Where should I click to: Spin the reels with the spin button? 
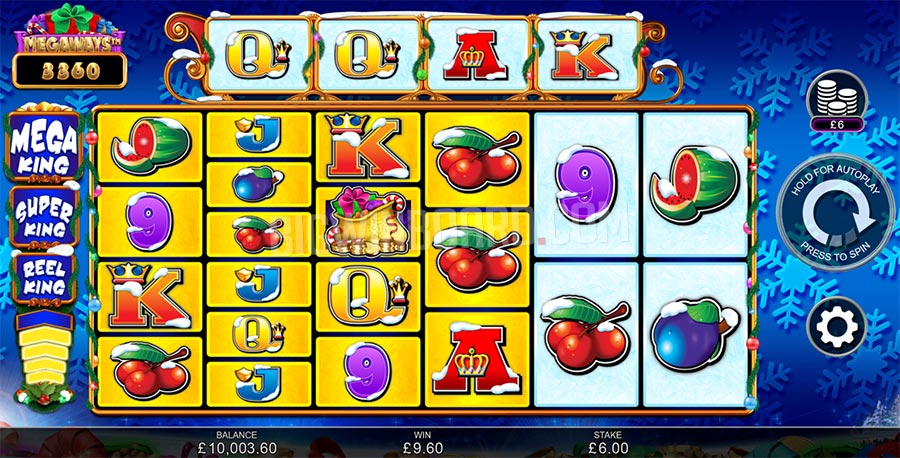(838, 220)
